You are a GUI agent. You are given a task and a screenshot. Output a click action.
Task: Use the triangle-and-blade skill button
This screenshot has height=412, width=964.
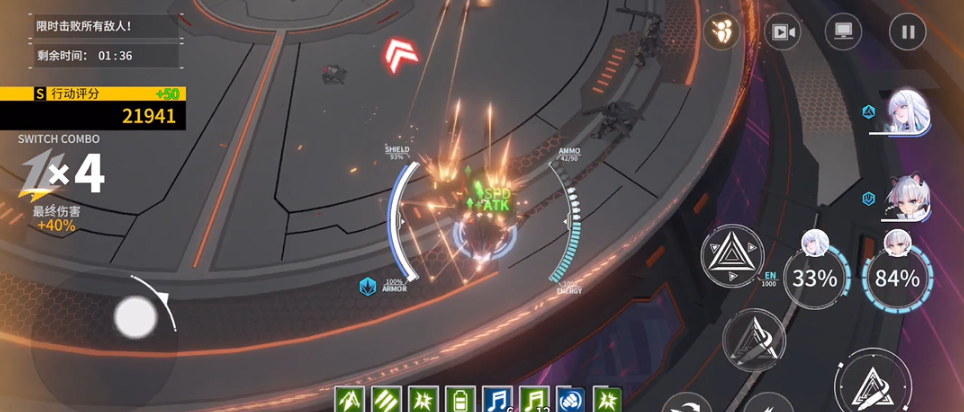click(x=755, y=339)
